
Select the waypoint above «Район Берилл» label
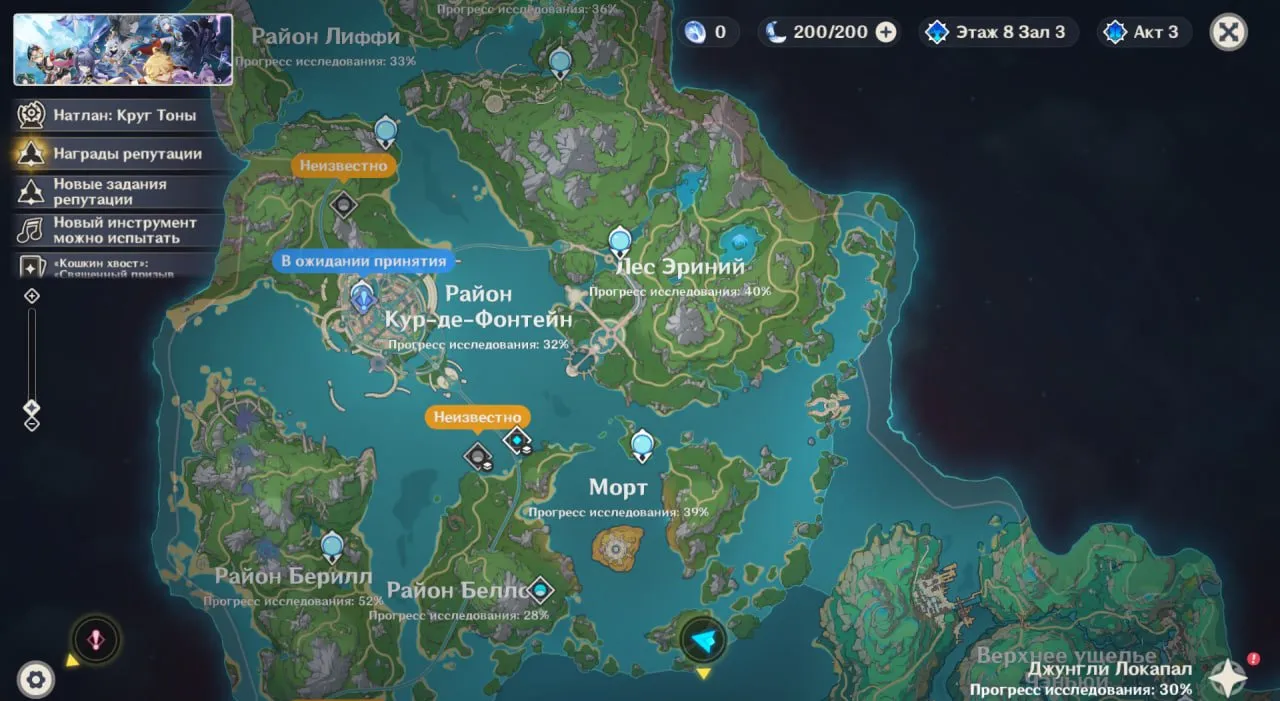332,547
